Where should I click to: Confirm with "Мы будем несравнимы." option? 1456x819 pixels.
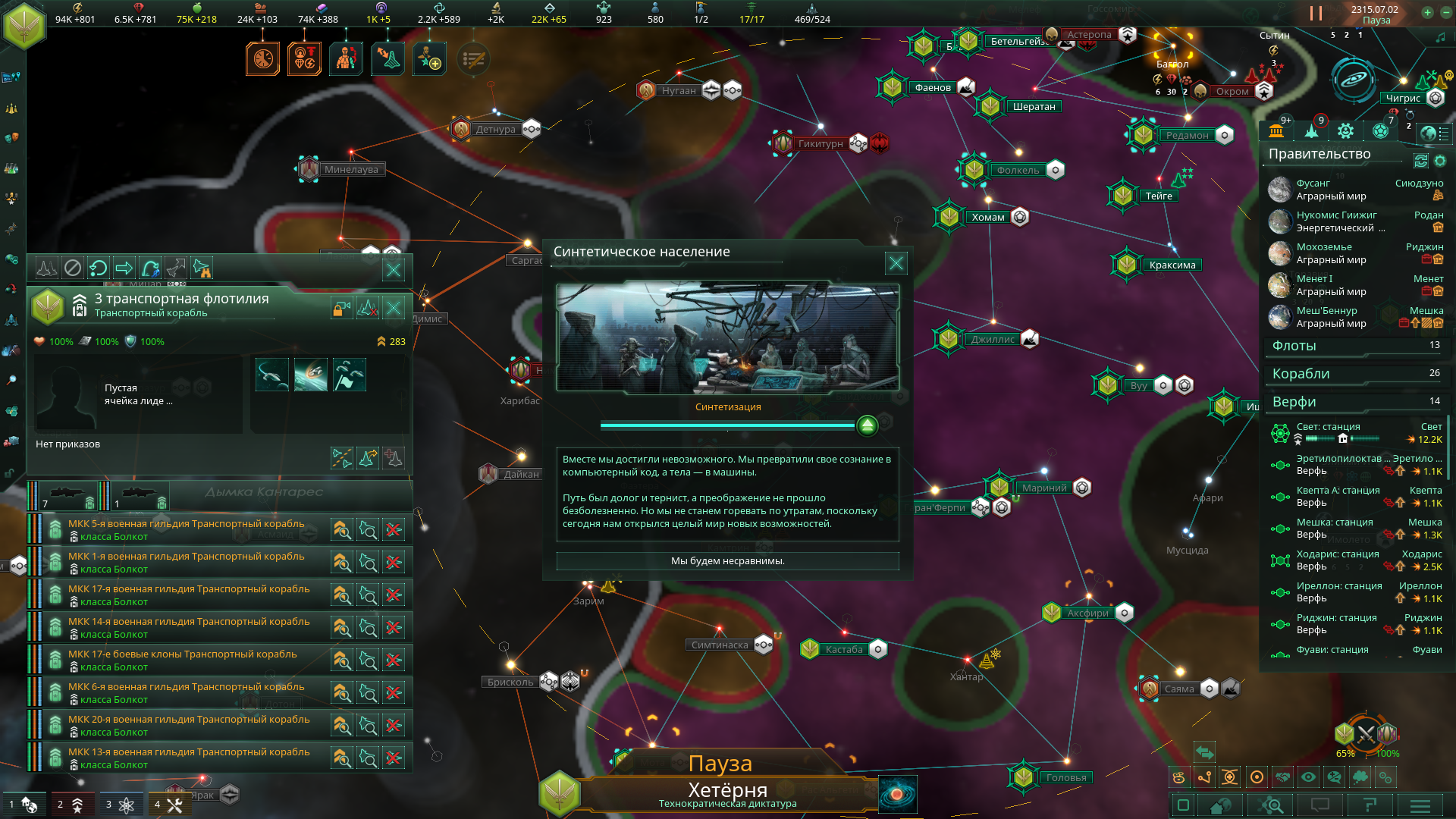(727, 561)
